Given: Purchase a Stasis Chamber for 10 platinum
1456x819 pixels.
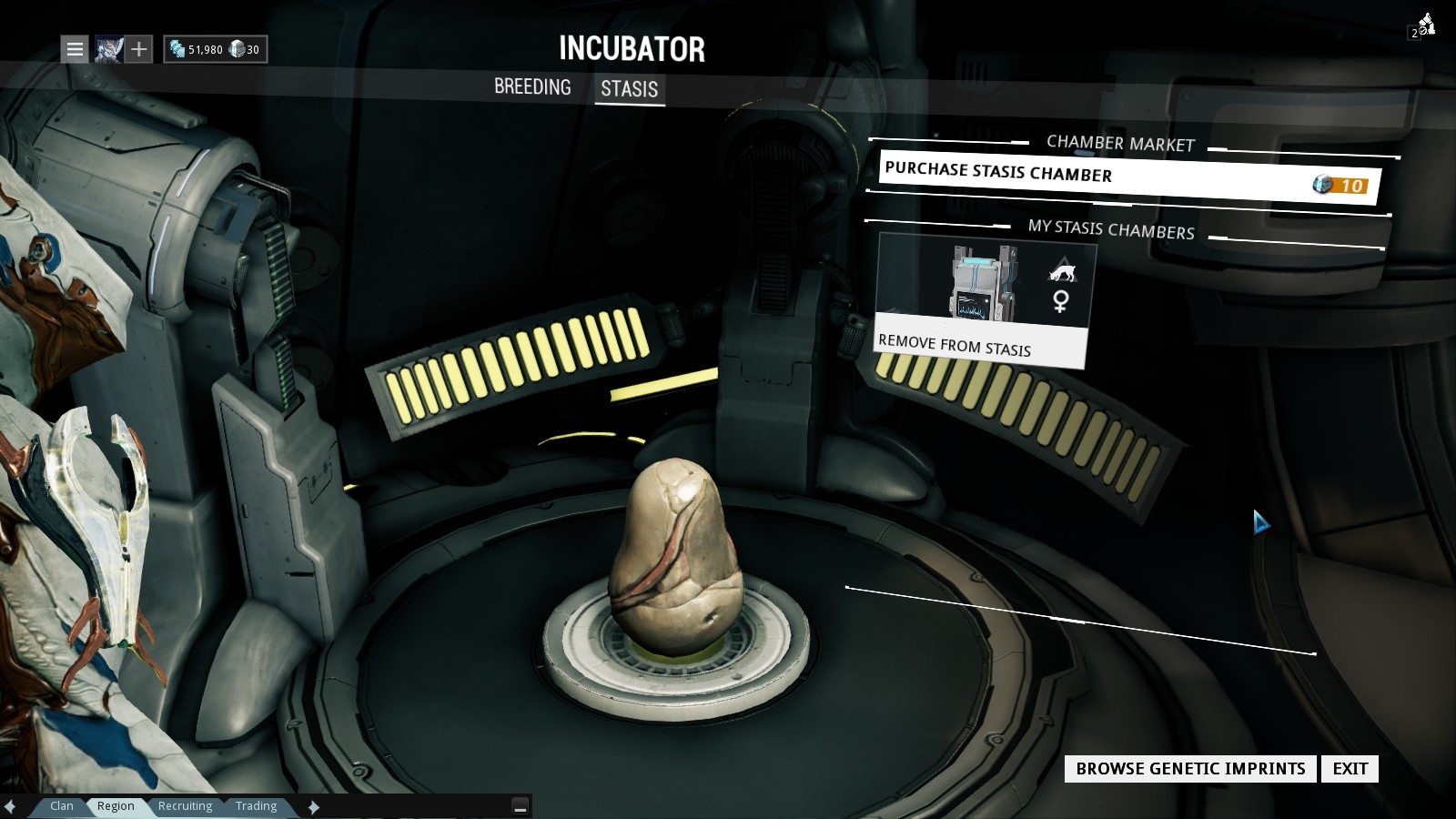Looking at the screenshot, I should [x=1128, y=177].
